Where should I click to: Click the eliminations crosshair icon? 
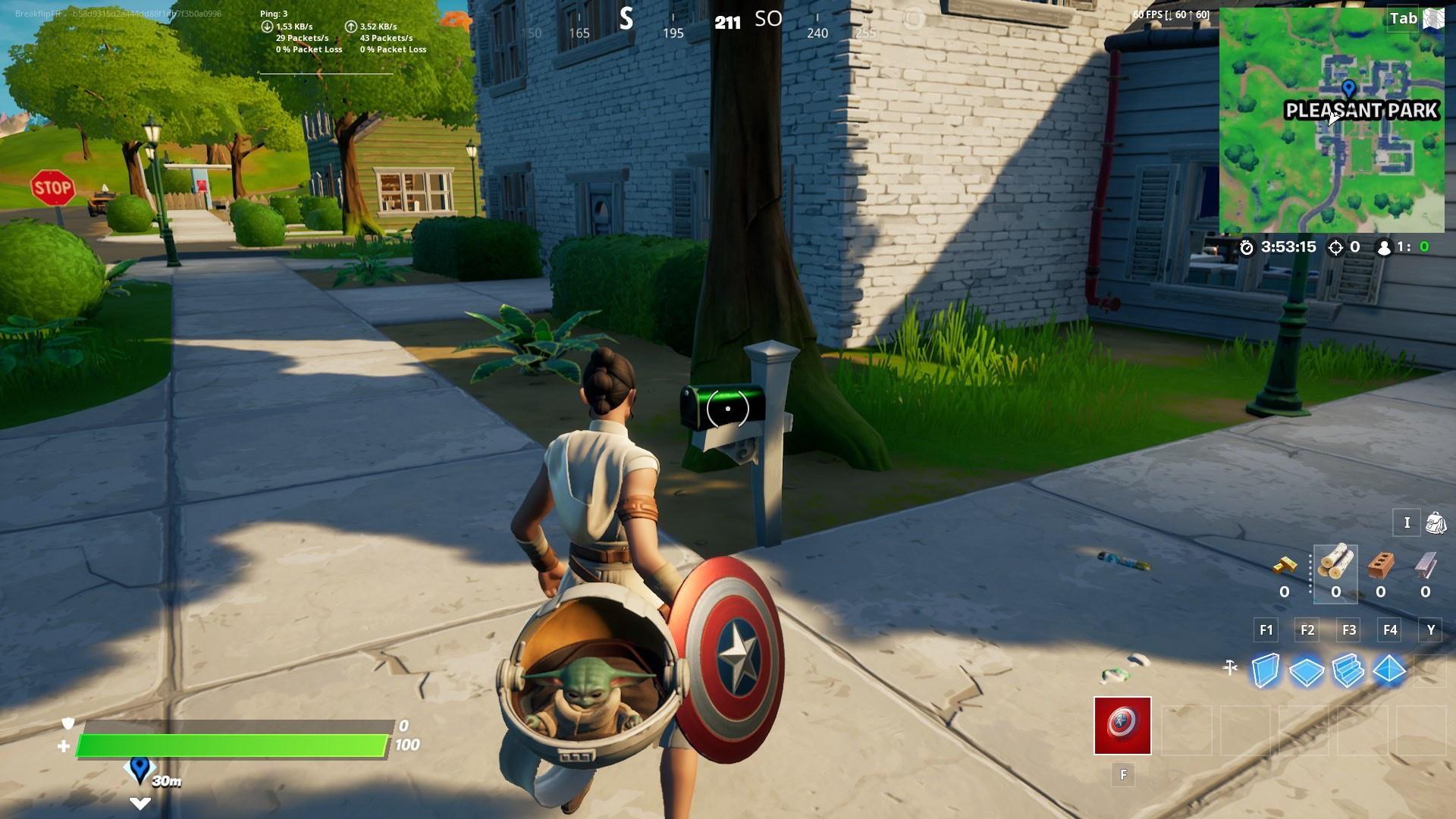[1335, 248]
